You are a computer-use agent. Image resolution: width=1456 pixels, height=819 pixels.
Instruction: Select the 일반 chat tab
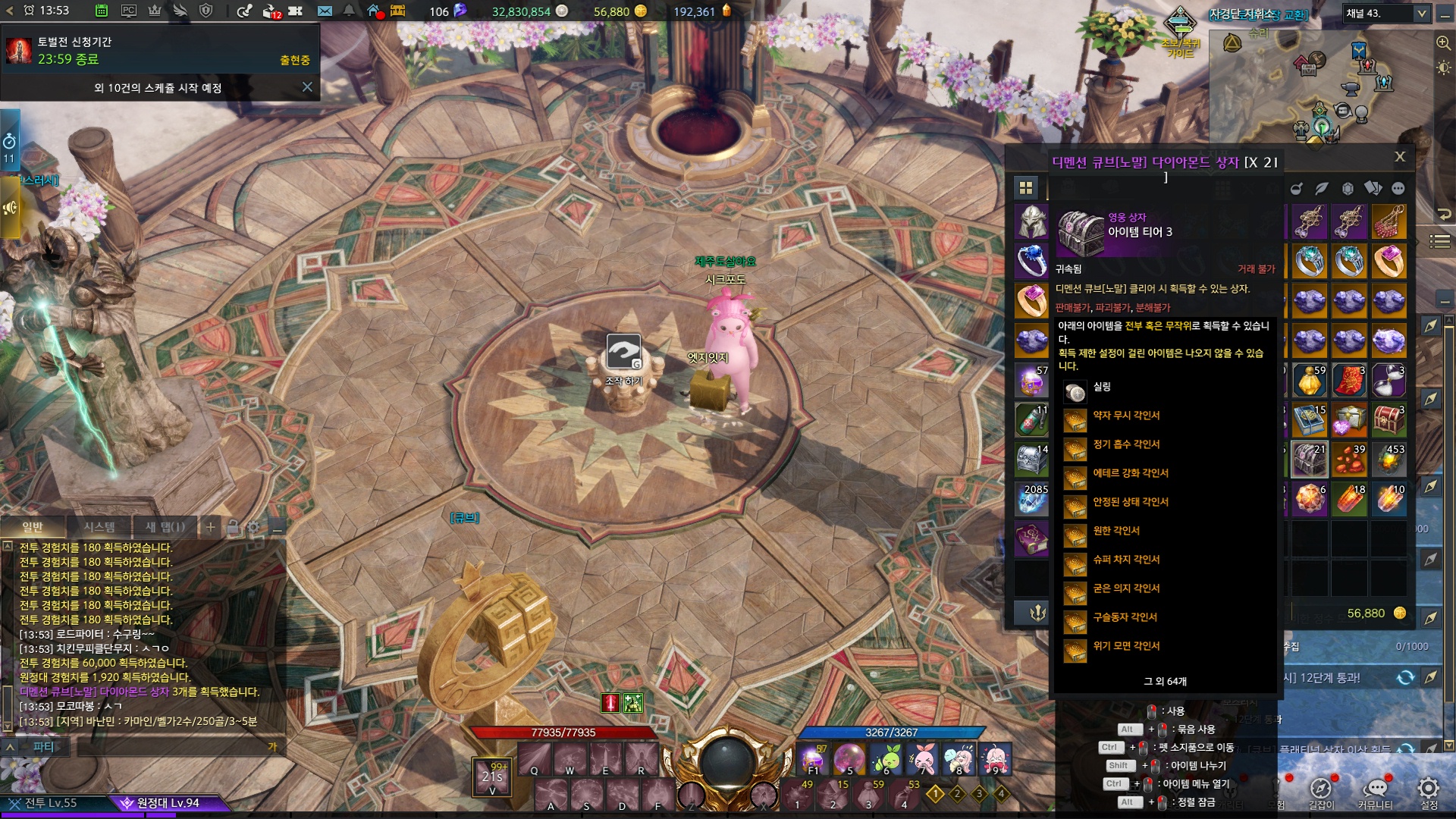tap(33, 526)
